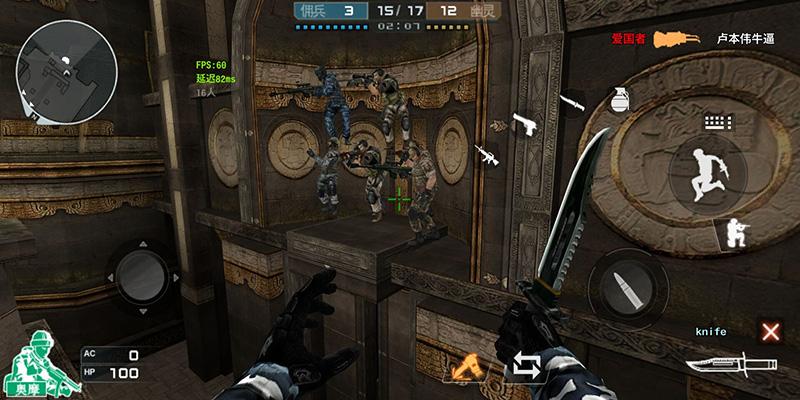
Task: Close the weapon panel with red X
Action: click(768, 331)
